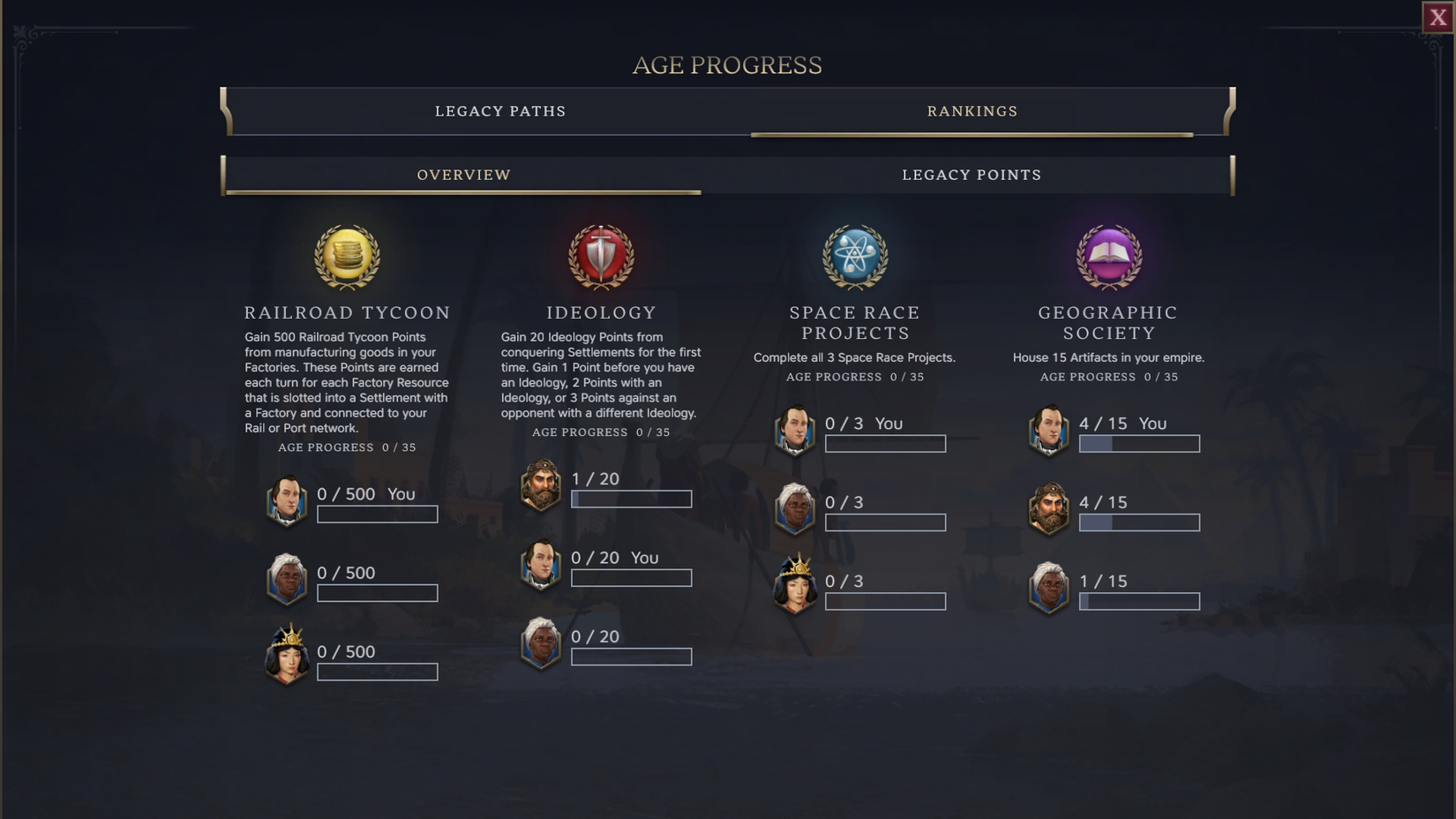Screen dimensions: 1456x819
Task: Click the white-haired leader portrait under Geographic Society
Action: [1049, 586]
